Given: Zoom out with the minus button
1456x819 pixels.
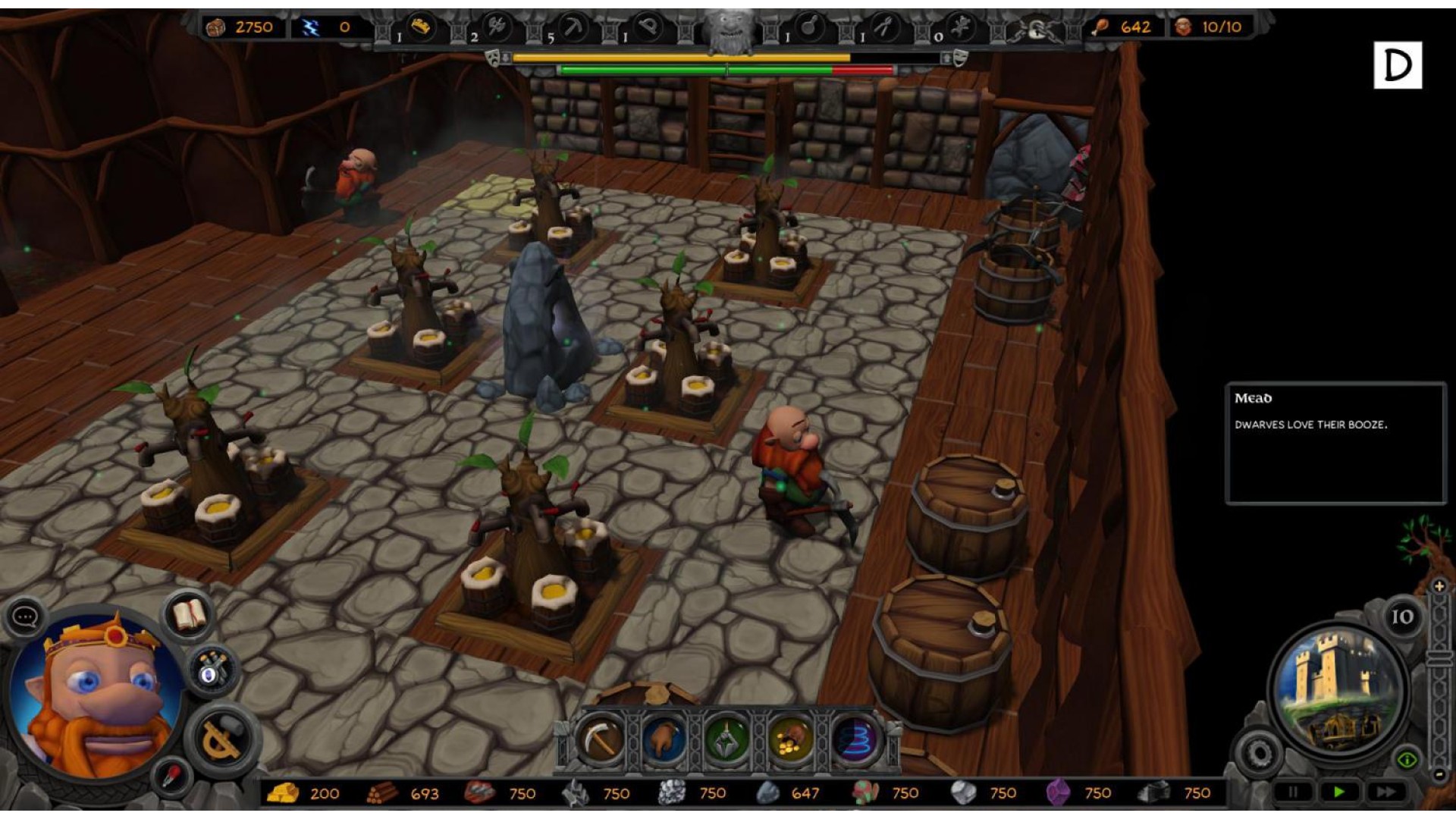Looking at the screenshot, I should [x=1439, y=775].
